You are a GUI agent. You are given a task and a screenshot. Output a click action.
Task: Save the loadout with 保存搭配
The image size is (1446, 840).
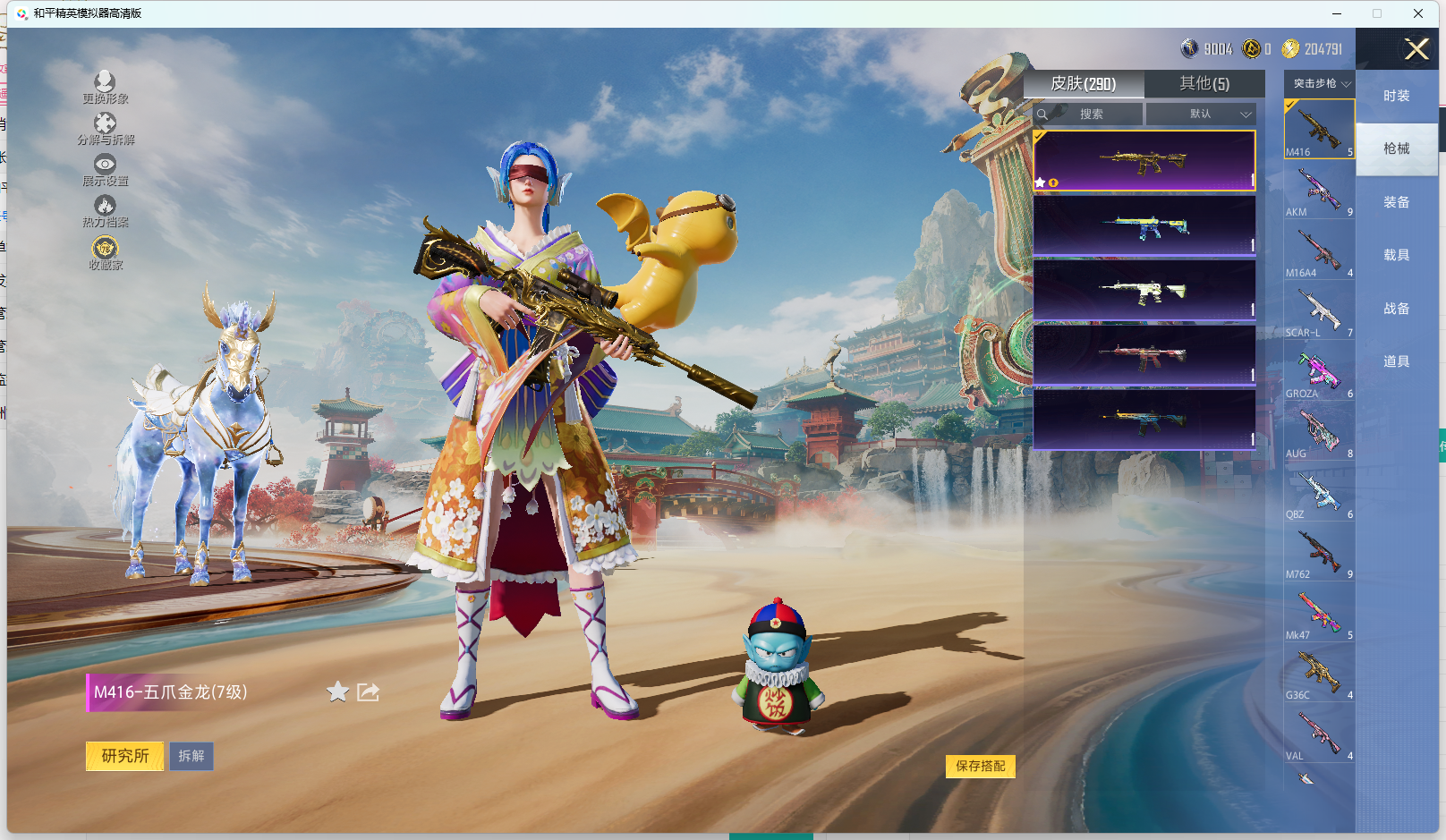(x=980, y=766)
